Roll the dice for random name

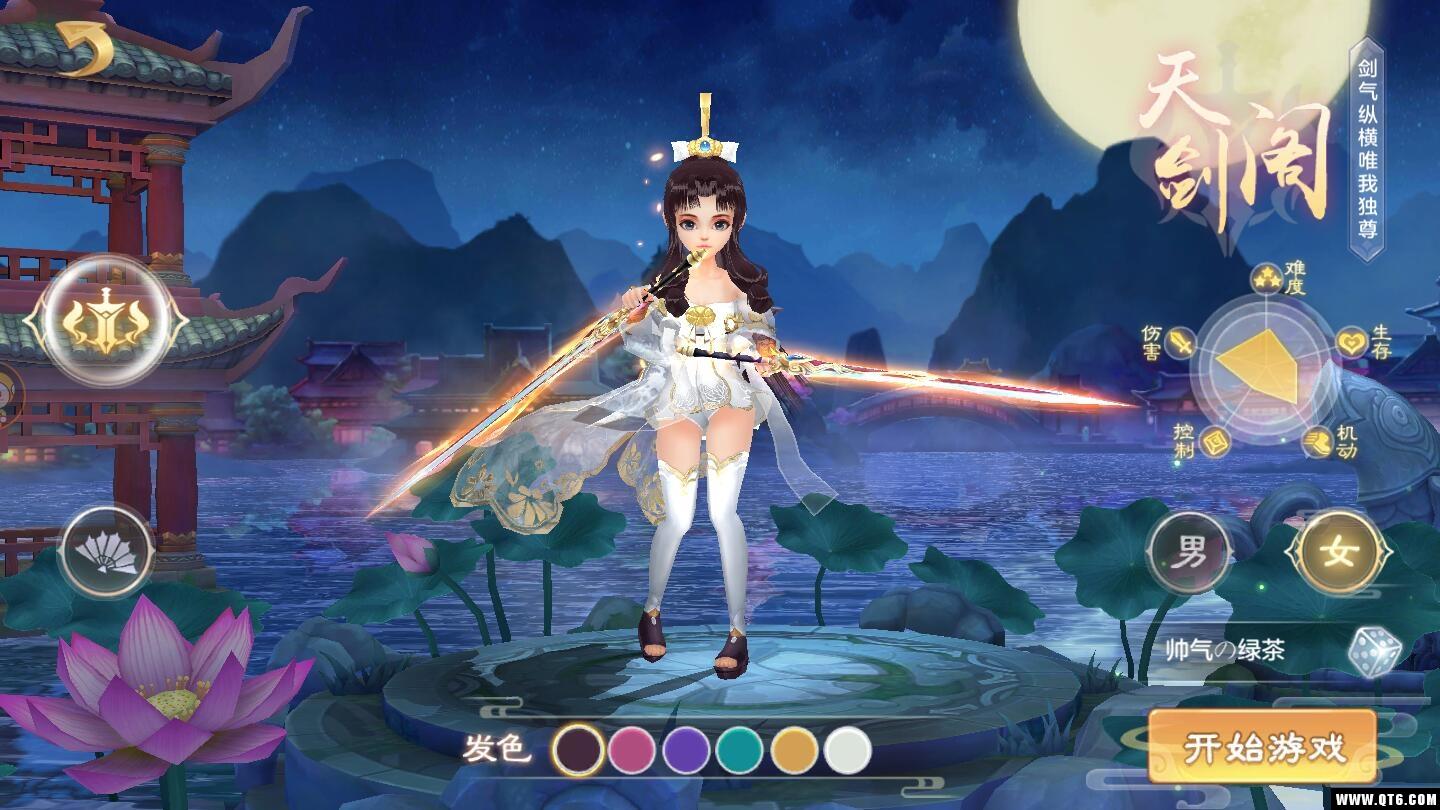click(x=1374, y=652)
